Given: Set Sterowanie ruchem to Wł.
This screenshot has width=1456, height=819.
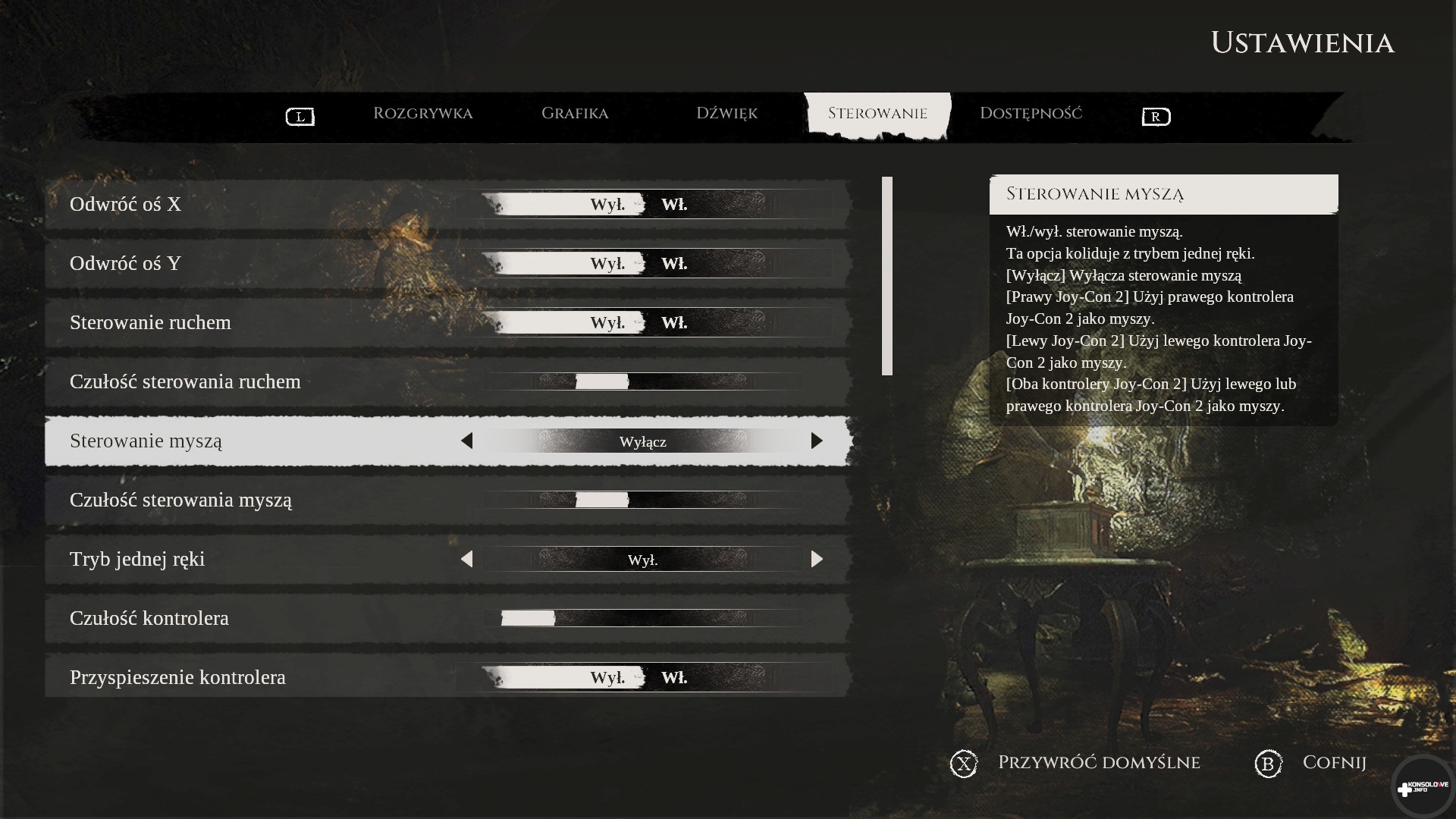Looking at the screenshot, I should (674, 322).
